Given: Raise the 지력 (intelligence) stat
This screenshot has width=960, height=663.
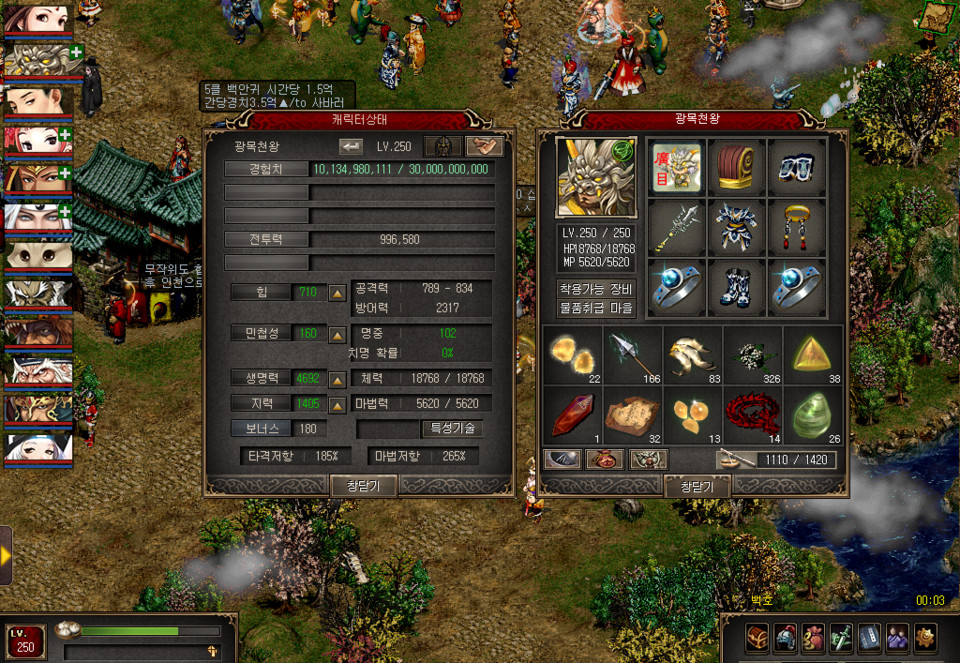Looking at the screenshot, I should [x=338, y=403].
